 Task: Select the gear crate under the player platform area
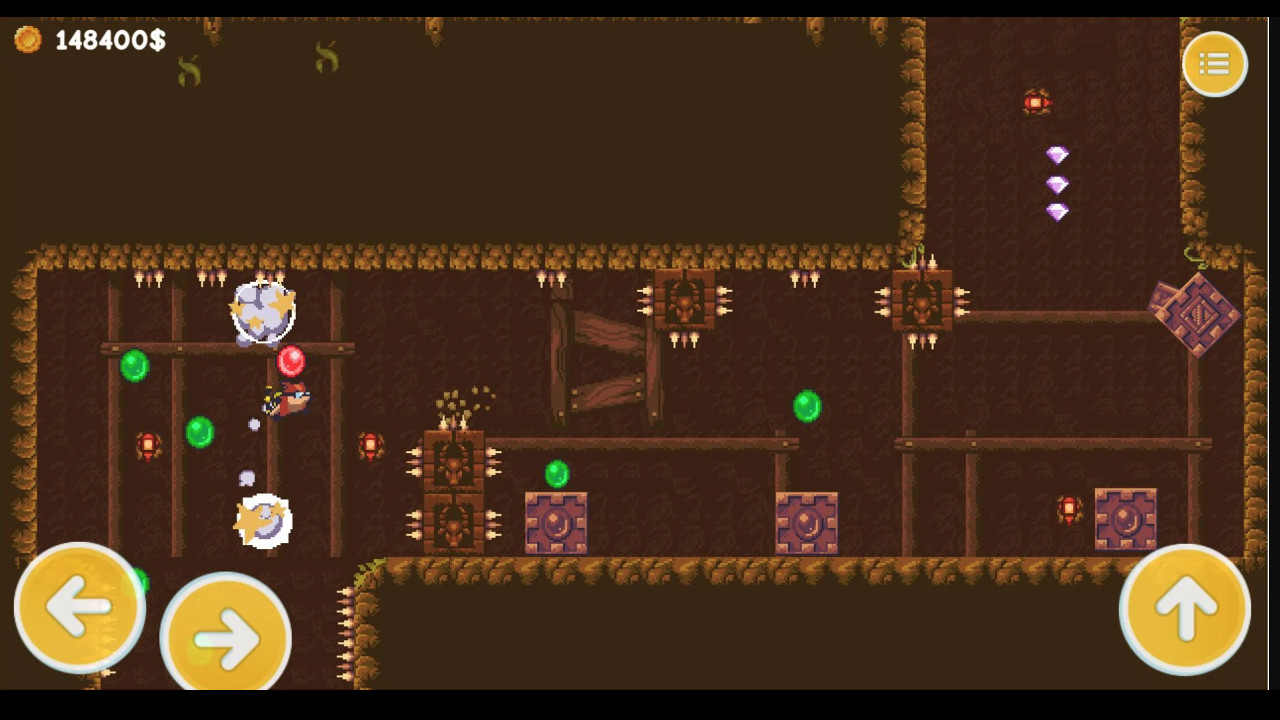click(555, 524)
